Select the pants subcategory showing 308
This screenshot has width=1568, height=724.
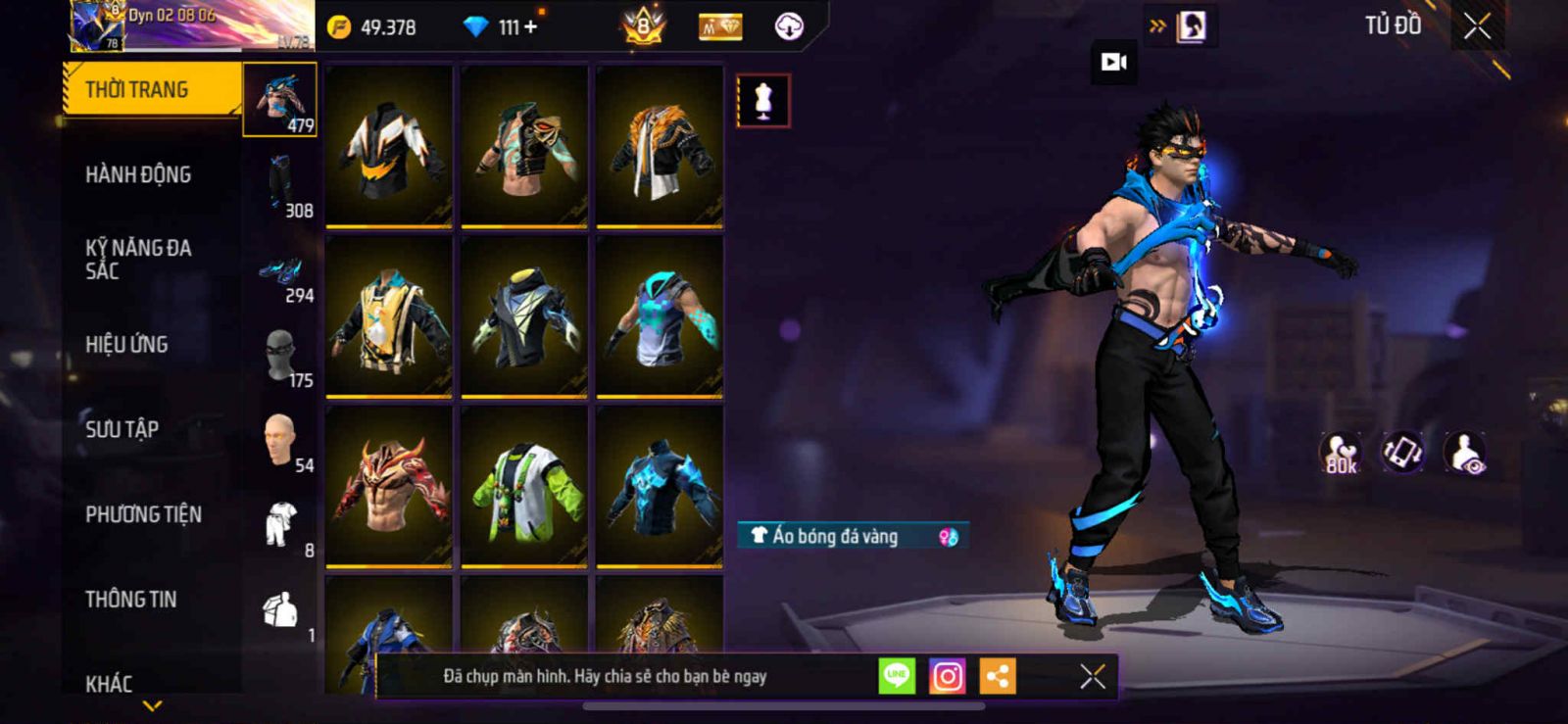pos(282,186)
